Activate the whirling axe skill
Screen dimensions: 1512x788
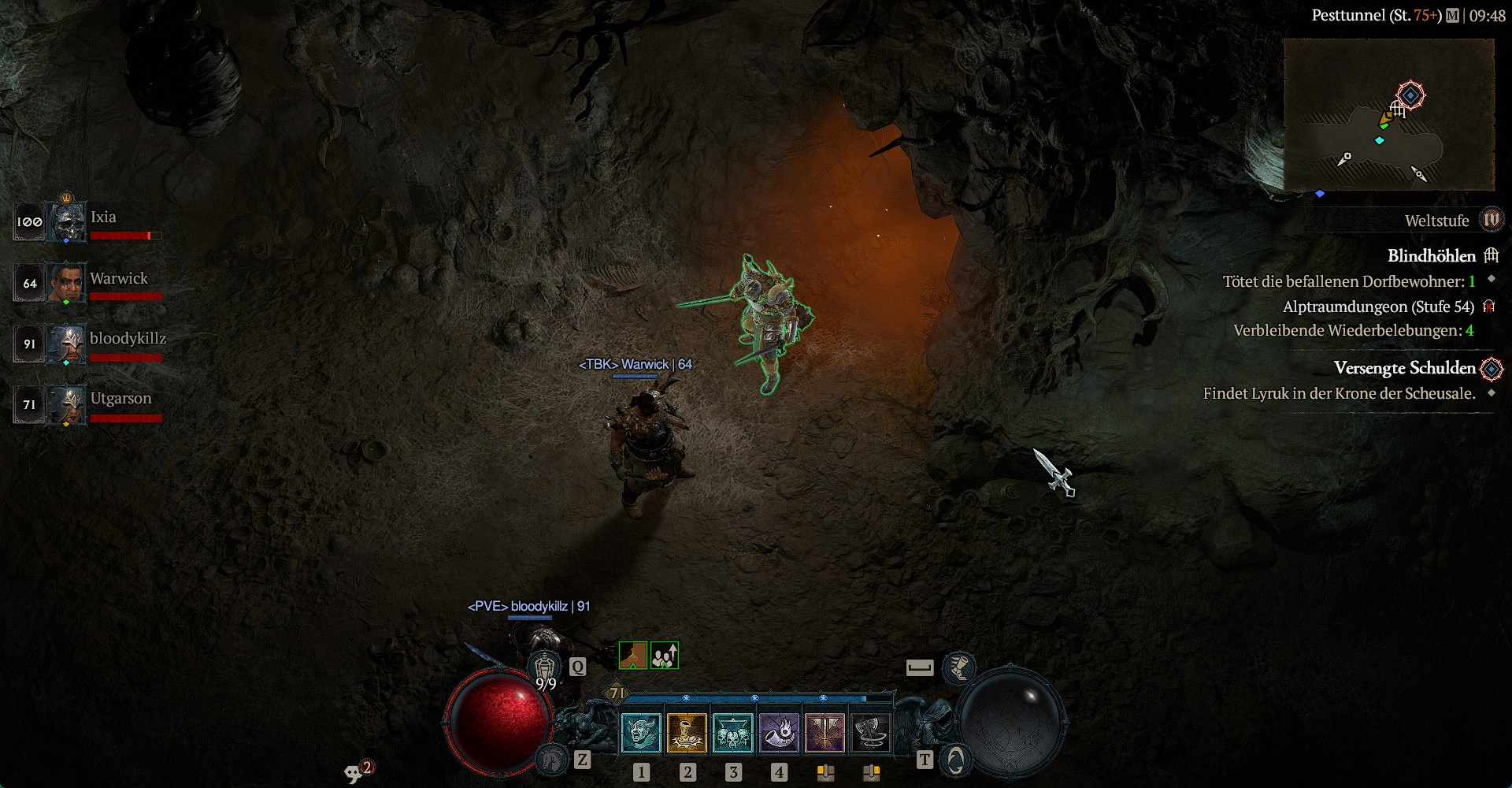[x=870, y=733]
